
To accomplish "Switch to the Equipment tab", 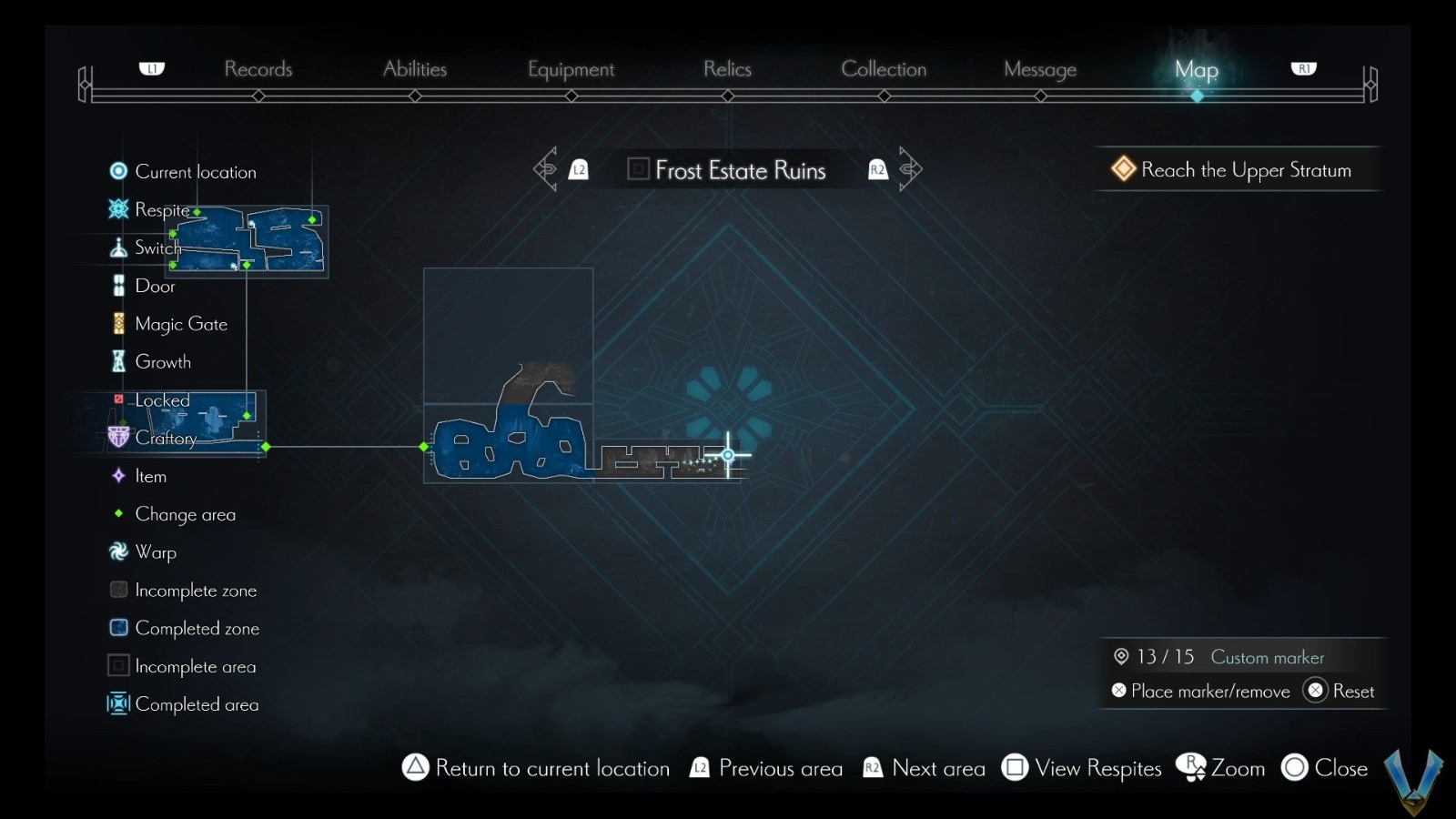I will point(571,69).
